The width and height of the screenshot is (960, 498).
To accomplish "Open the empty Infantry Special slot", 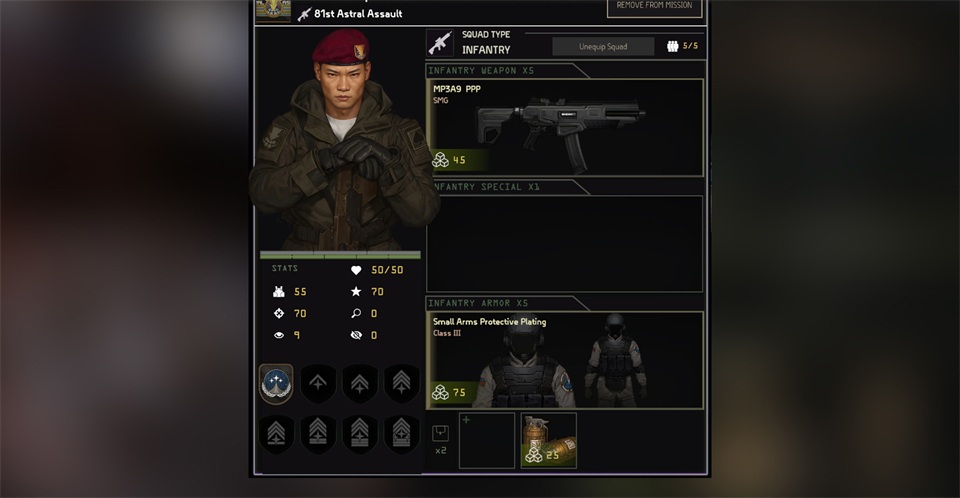I will [565, 242].
